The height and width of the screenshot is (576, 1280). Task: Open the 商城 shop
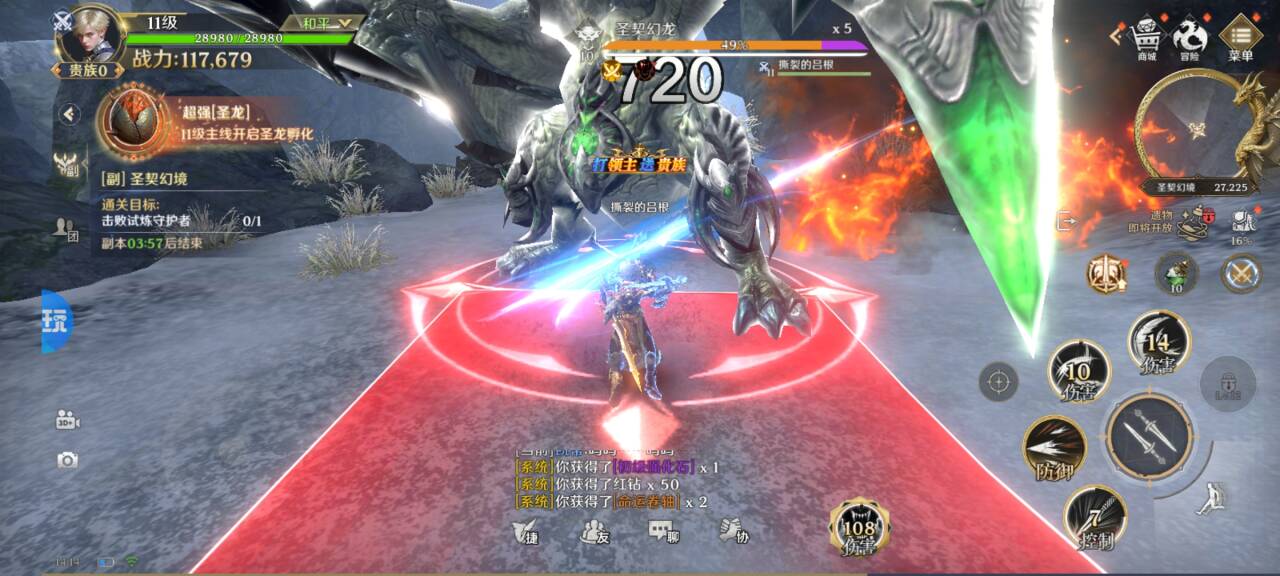(1145, 39)
